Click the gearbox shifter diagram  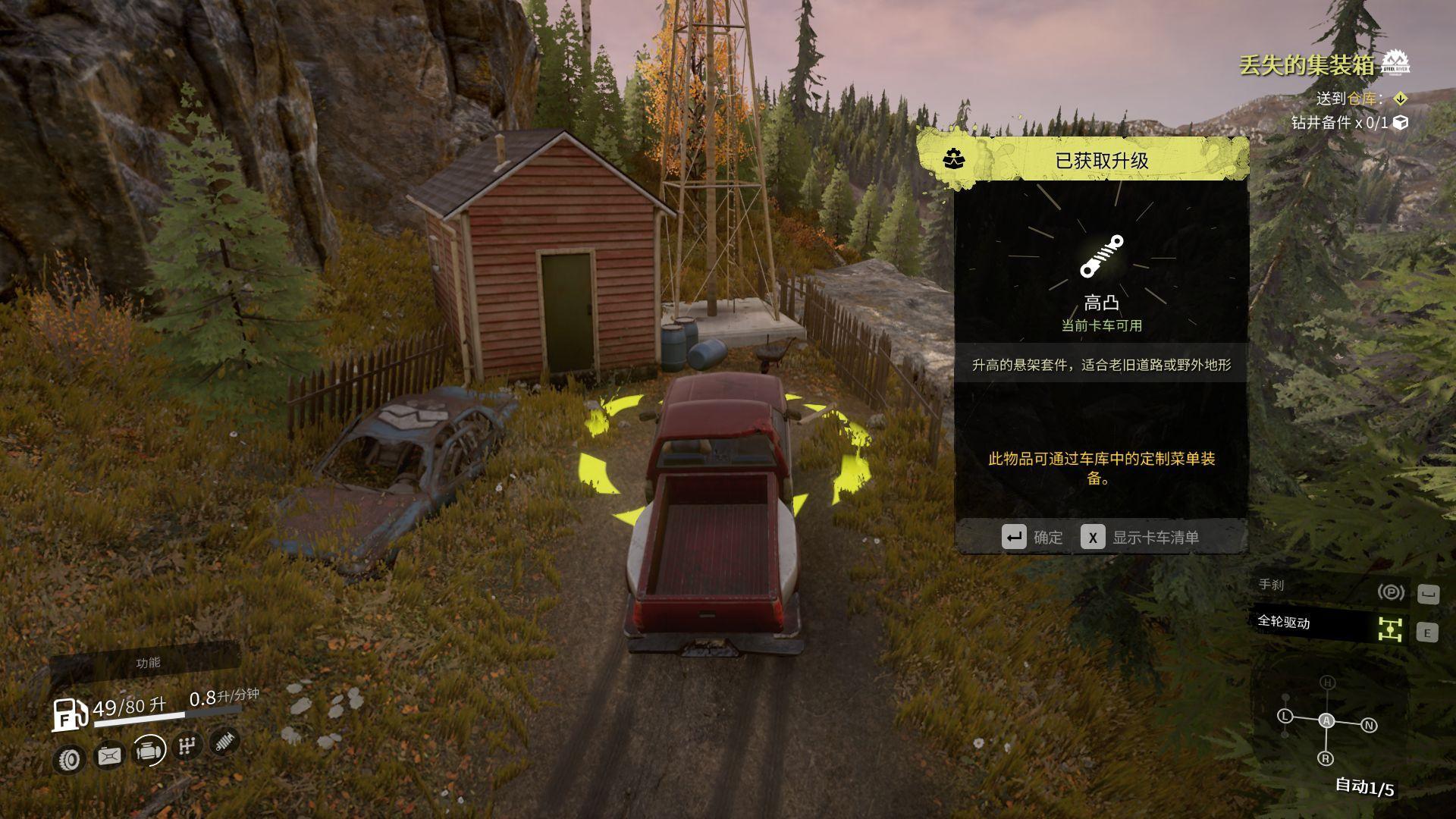pyautogui.click(x=1326, y=721)
